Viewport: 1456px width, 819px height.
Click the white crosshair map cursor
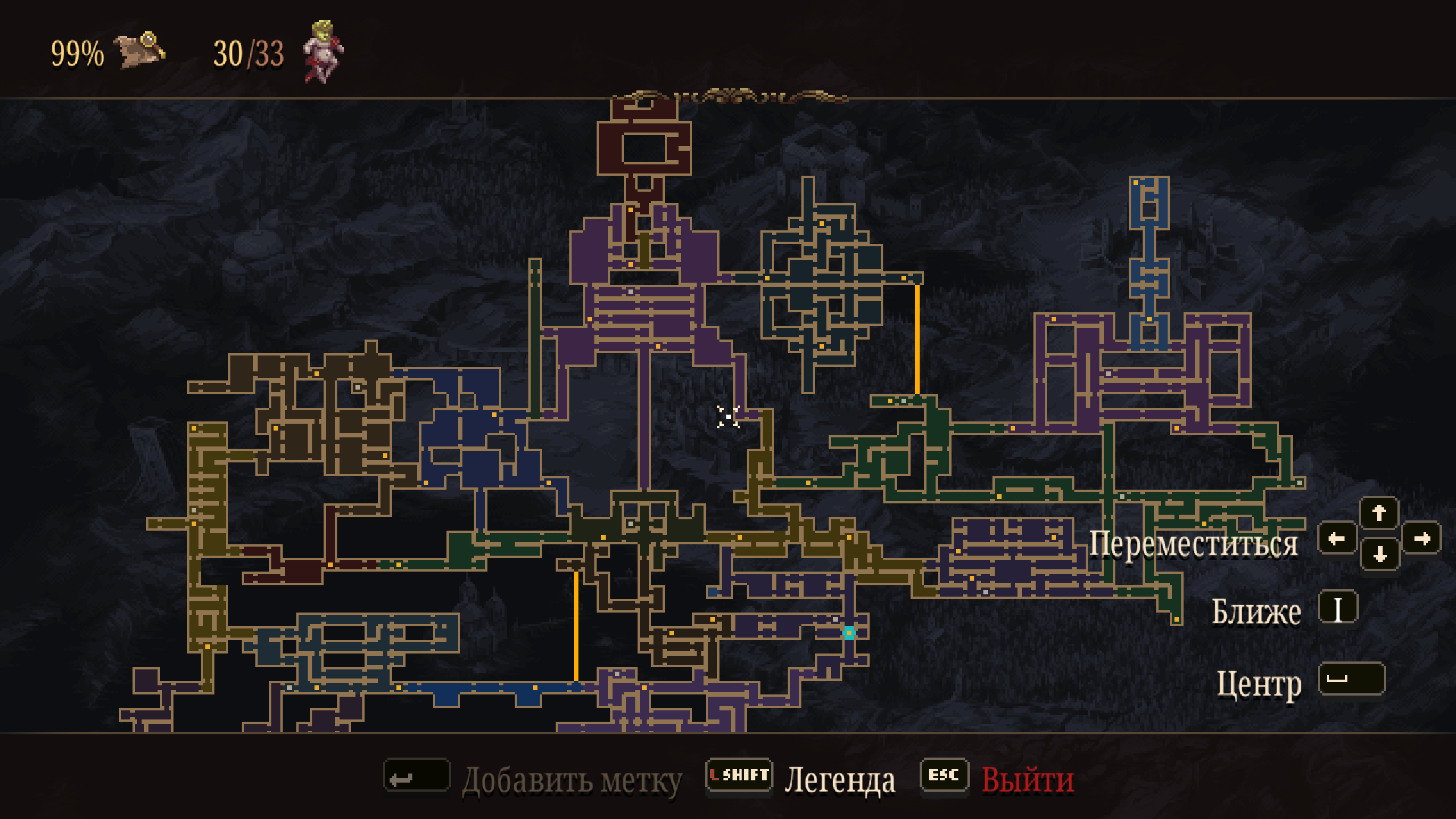[728, 417]
